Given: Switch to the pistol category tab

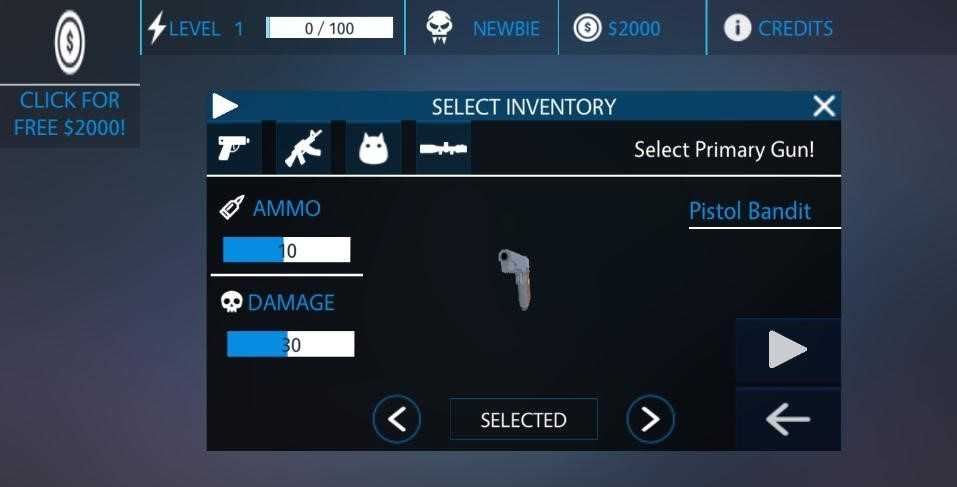Looking at the screenshot, I should [233, 149].
